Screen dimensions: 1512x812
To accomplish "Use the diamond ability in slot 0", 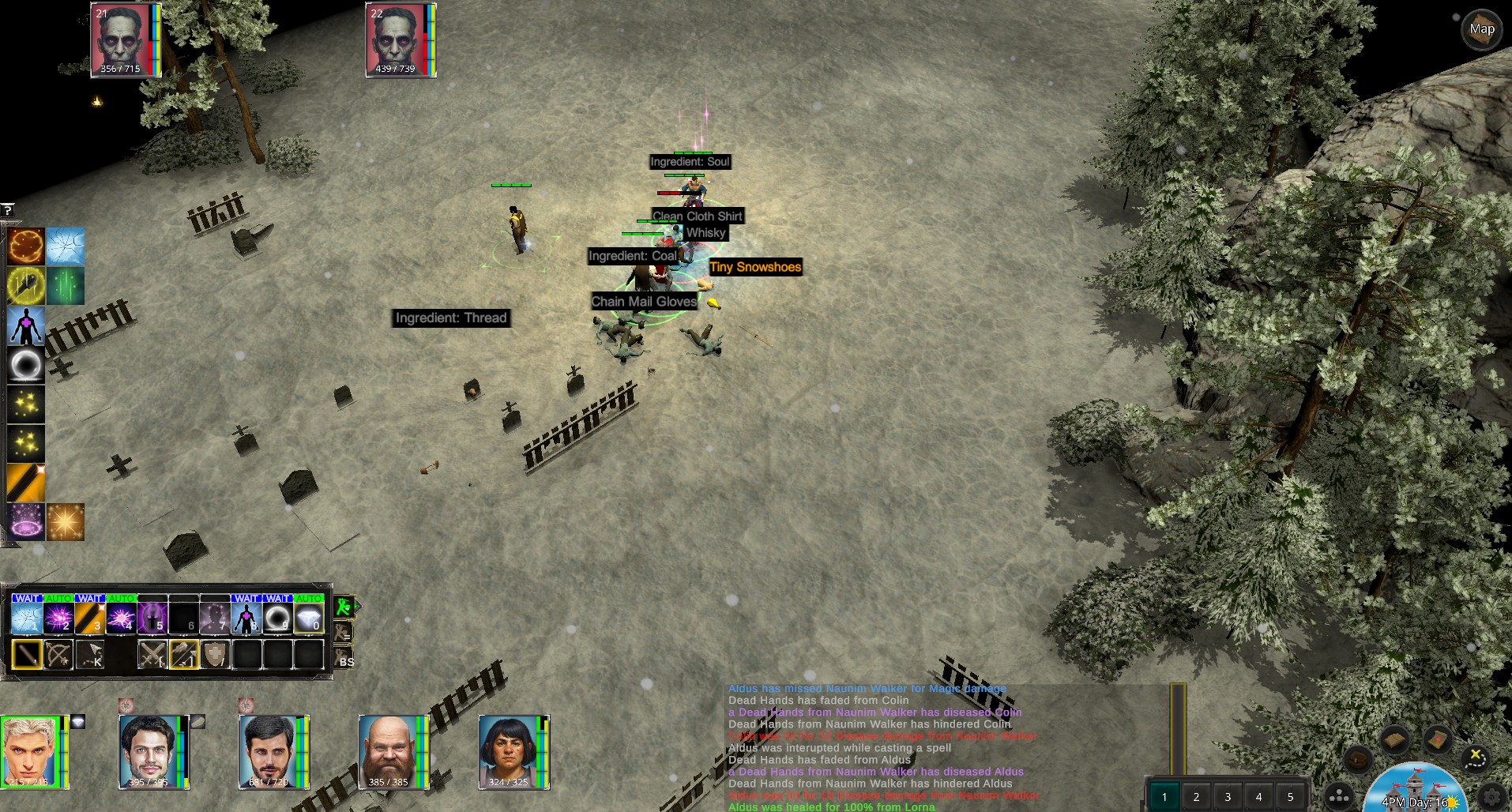I will 309,618.
